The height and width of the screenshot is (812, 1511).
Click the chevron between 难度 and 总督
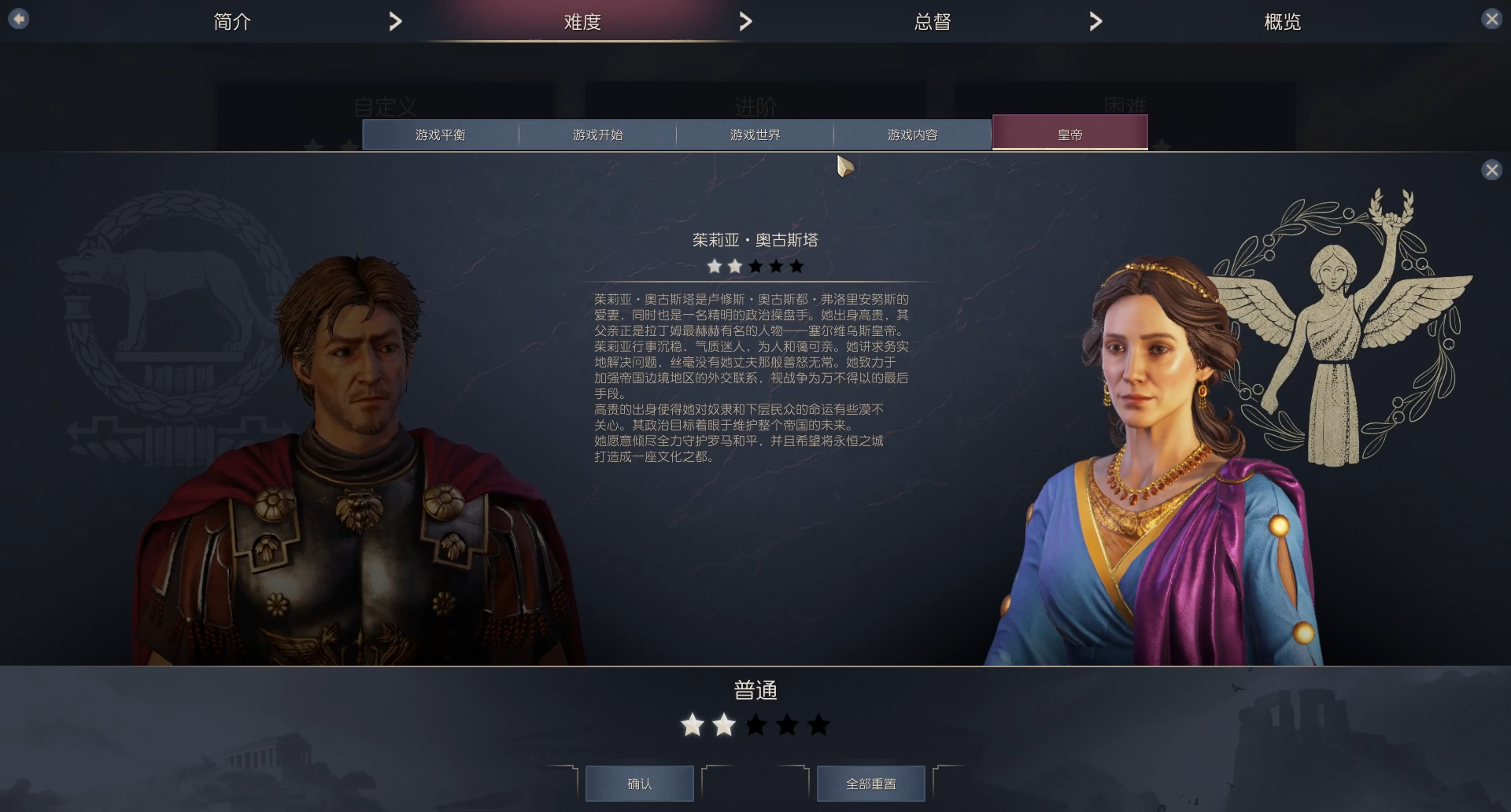point(745,21)
